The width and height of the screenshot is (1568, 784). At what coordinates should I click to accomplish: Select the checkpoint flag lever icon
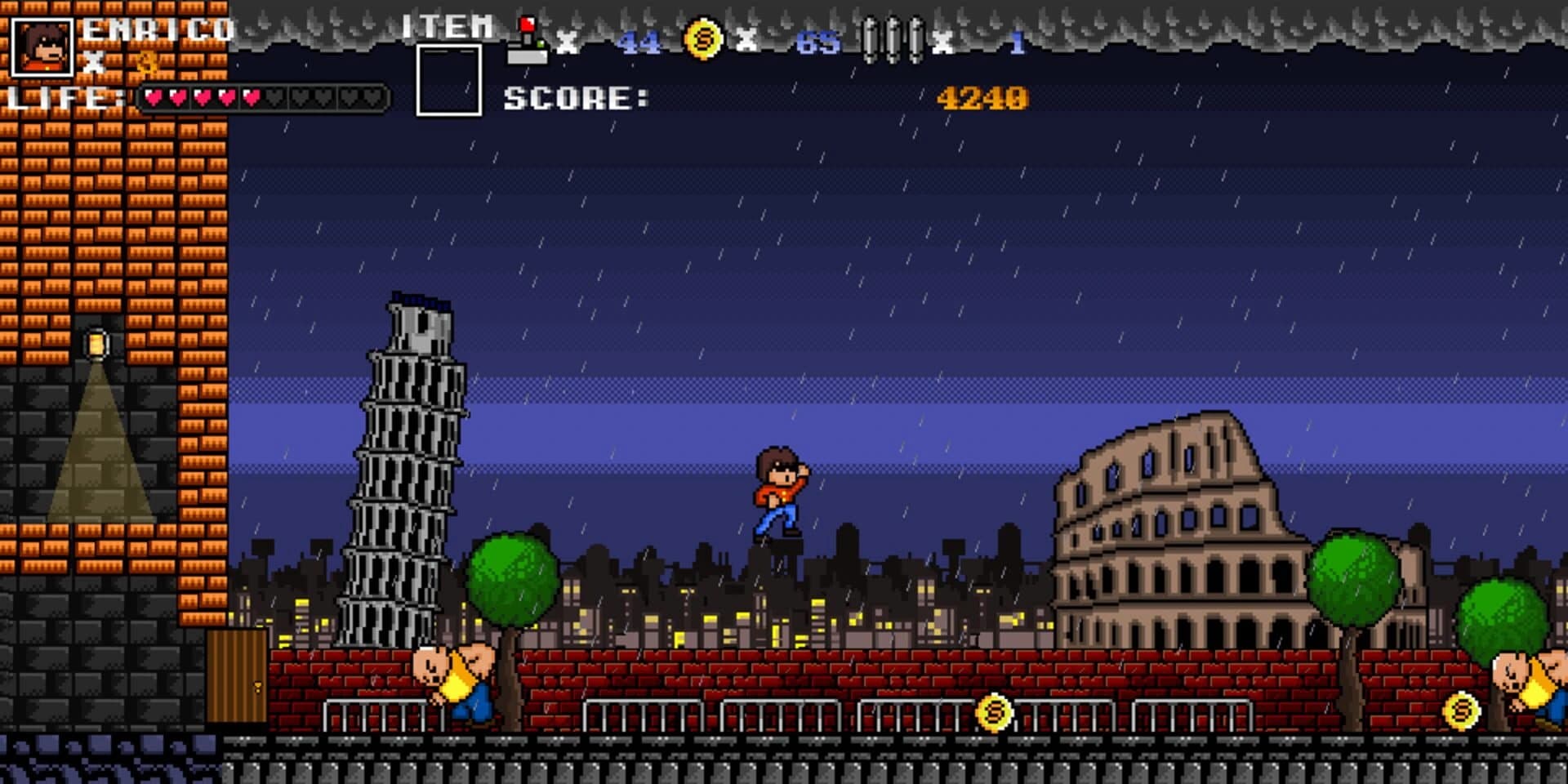[527, 37]
